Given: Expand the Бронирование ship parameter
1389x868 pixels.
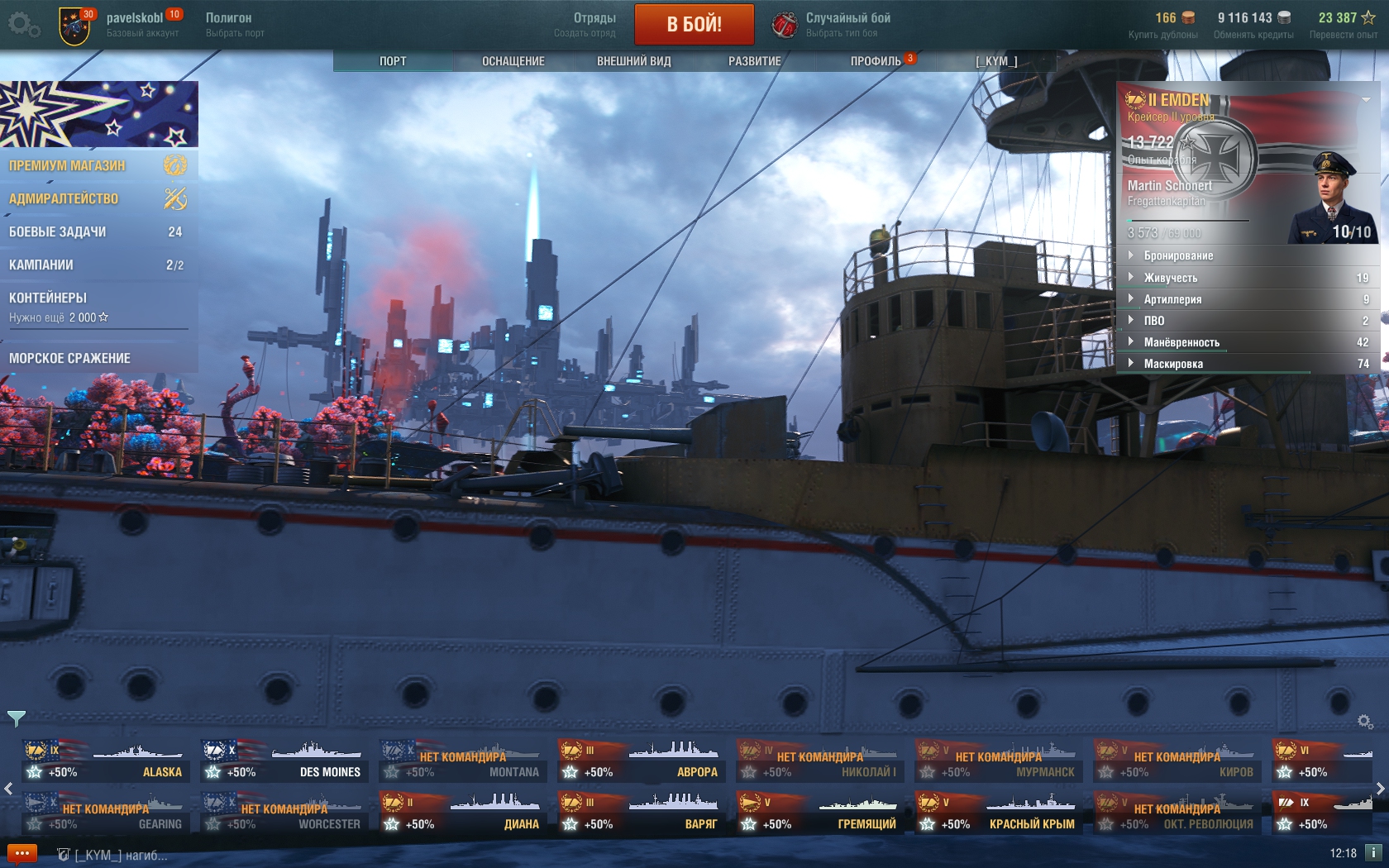Looking at the screenshot, I should 1178,256.
